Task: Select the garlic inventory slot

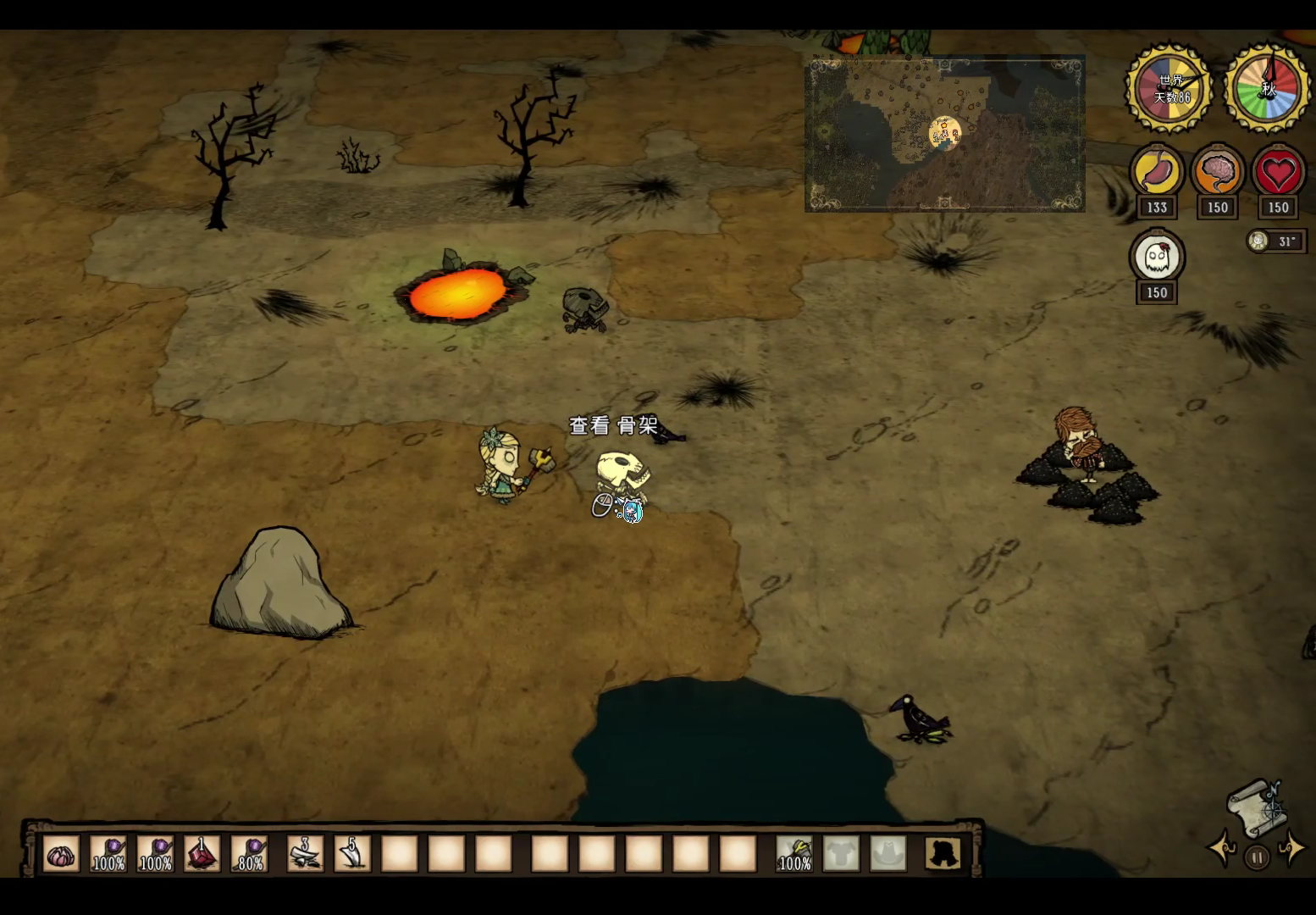Action: (61, 854)
